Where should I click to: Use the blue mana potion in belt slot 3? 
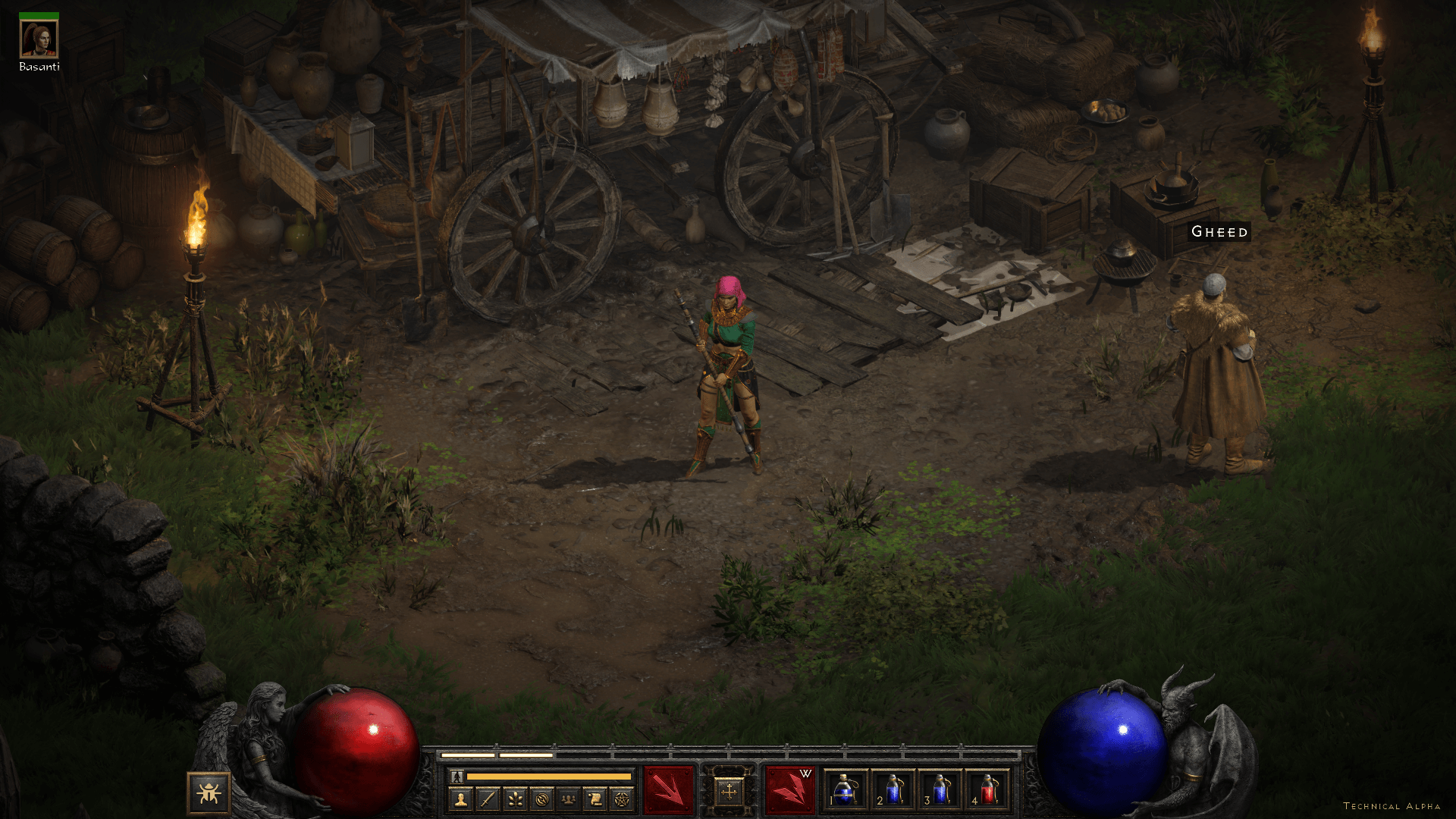(x=940, y=791)
